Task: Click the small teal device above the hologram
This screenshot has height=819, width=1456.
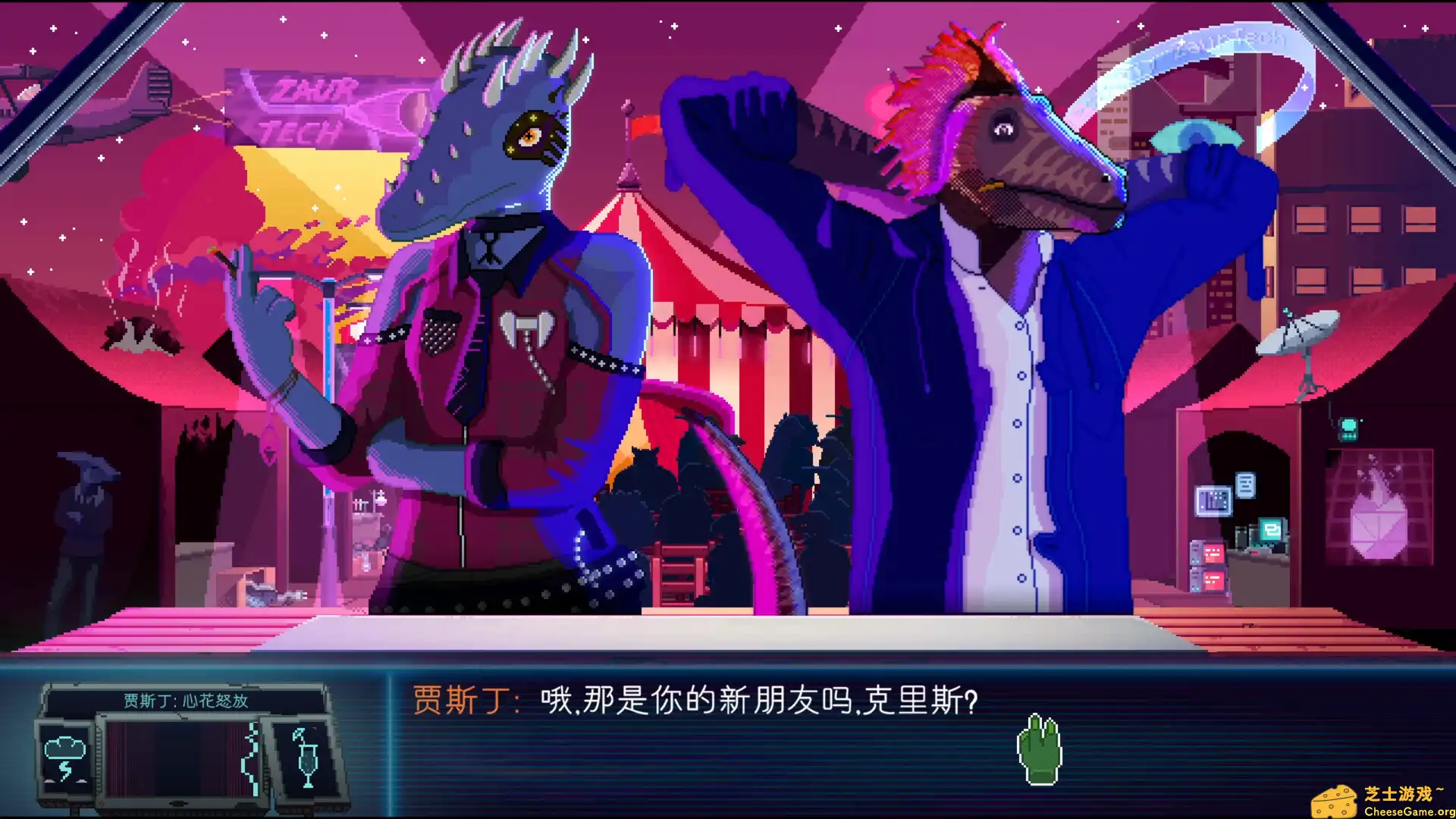Action: pos(1348,428)
